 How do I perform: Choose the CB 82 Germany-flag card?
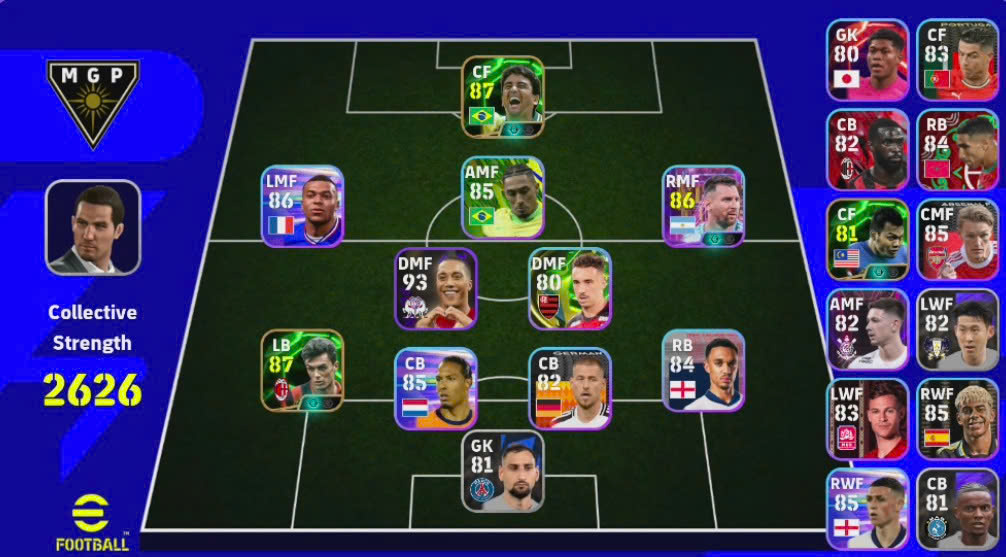coord(569,388)
